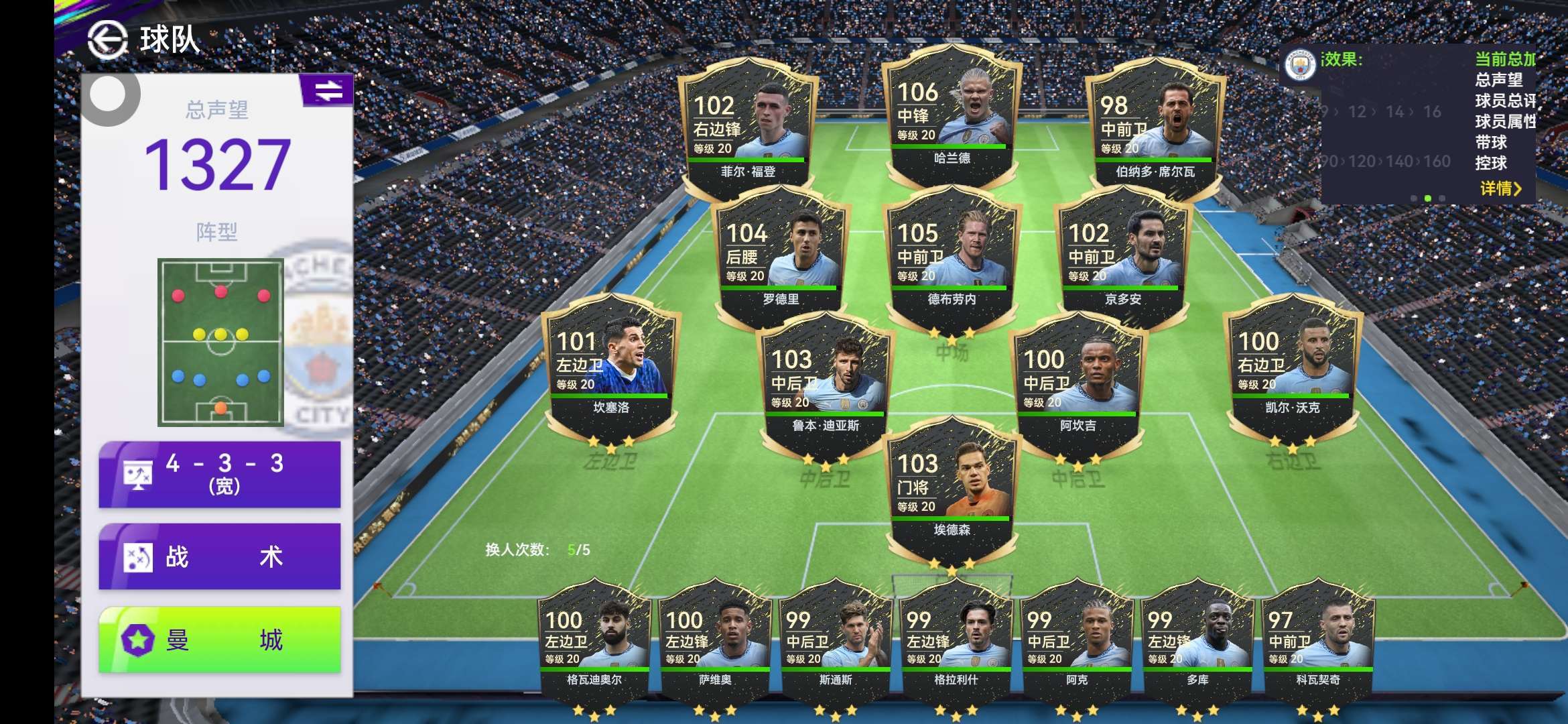
Task: Select centre back 阿坎吉 card
Action: pyautogui.click(x=1077, y=384)
